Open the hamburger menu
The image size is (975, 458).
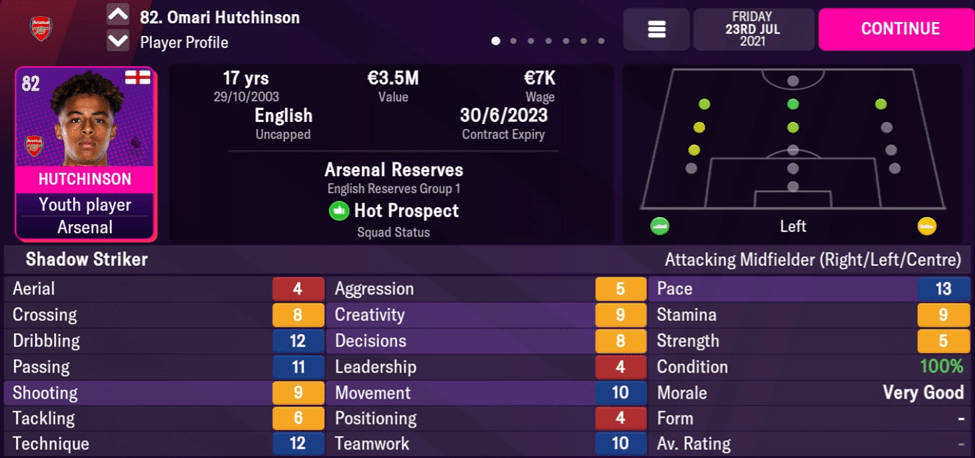tap(656, 30)
